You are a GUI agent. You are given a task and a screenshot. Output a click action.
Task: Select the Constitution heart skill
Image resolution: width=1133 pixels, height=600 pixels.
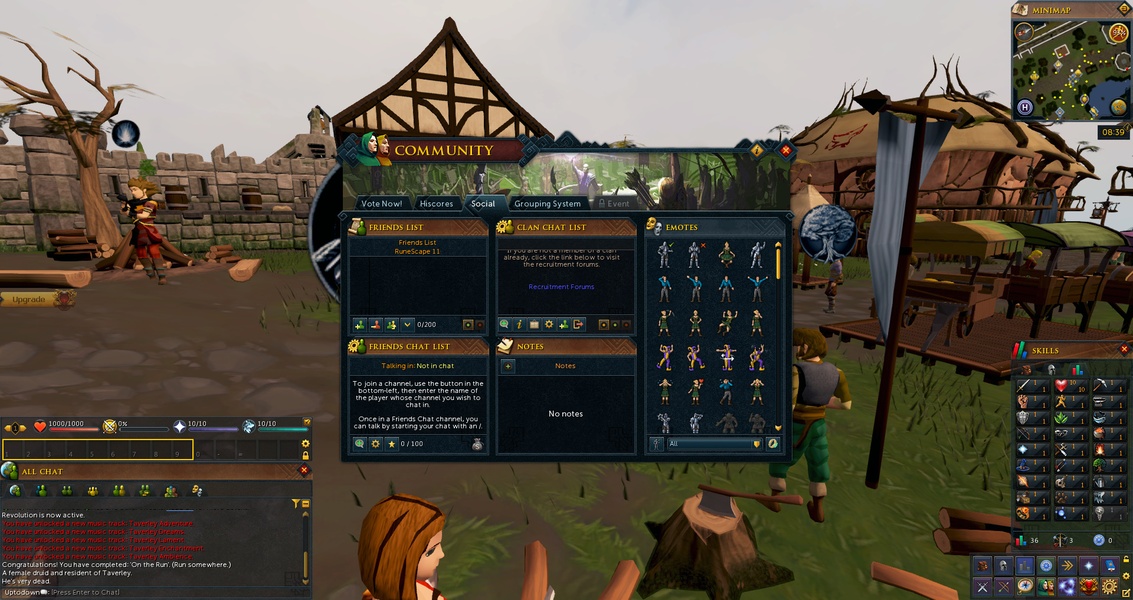(x=1062, y=386)
